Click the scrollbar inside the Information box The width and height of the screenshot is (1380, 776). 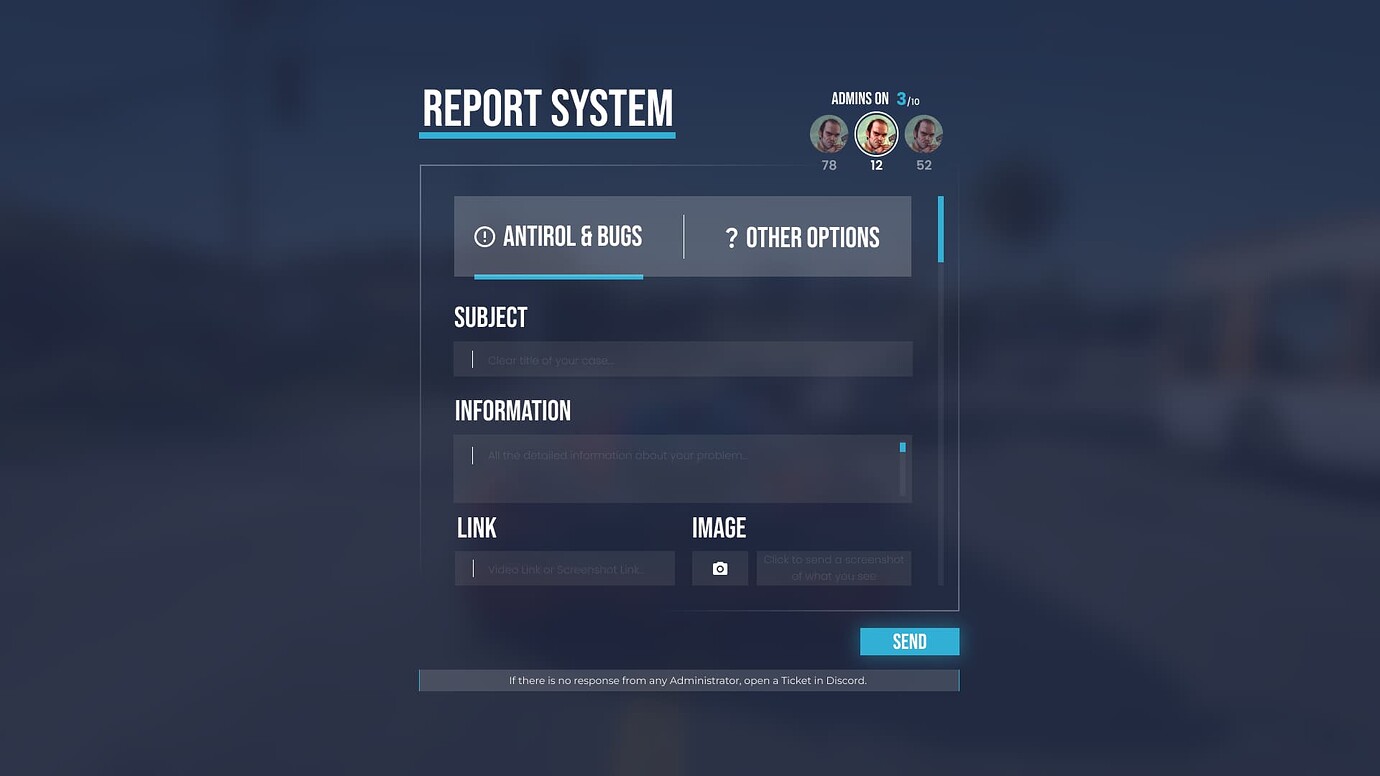coord(902,447)
